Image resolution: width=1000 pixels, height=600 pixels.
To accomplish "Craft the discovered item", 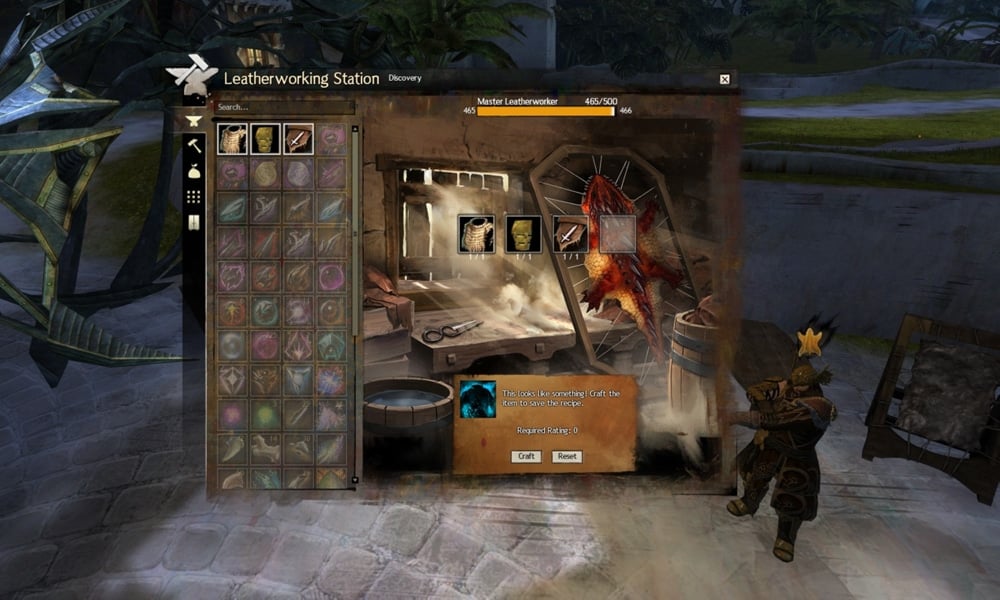I will (x=526, y=456).
